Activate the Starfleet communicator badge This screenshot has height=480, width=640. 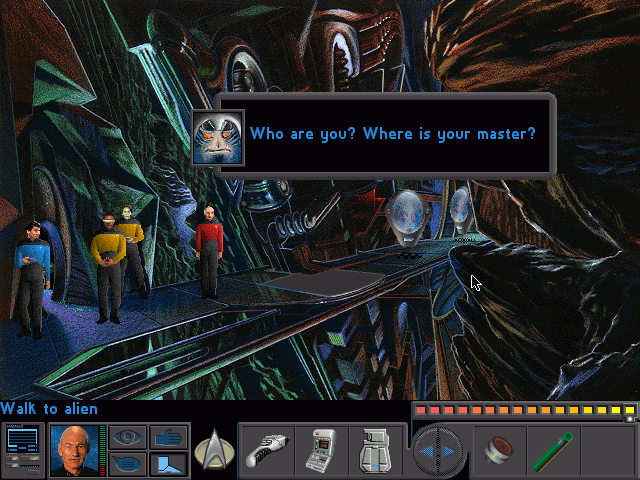[213, 449]
